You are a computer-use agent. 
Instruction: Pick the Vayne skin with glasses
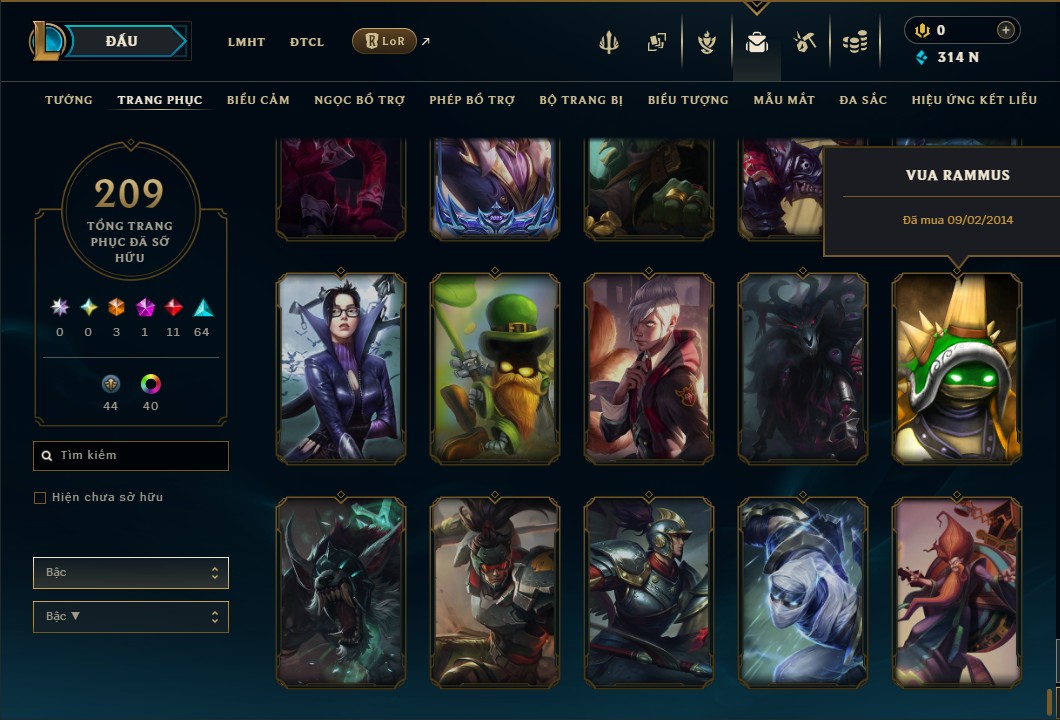click(341, 369)
